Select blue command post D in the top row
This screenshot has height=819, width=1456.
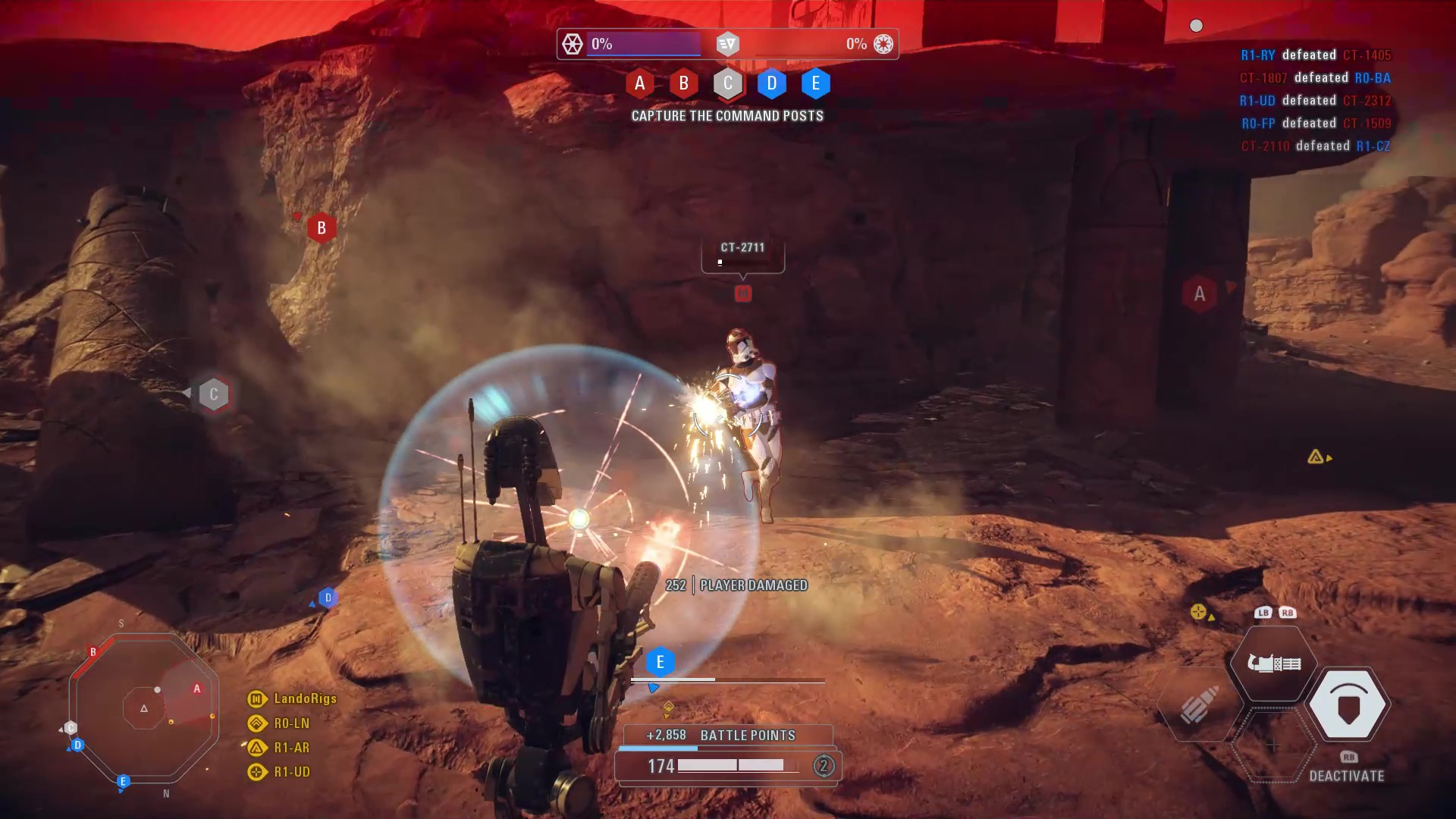coord(771,83)
